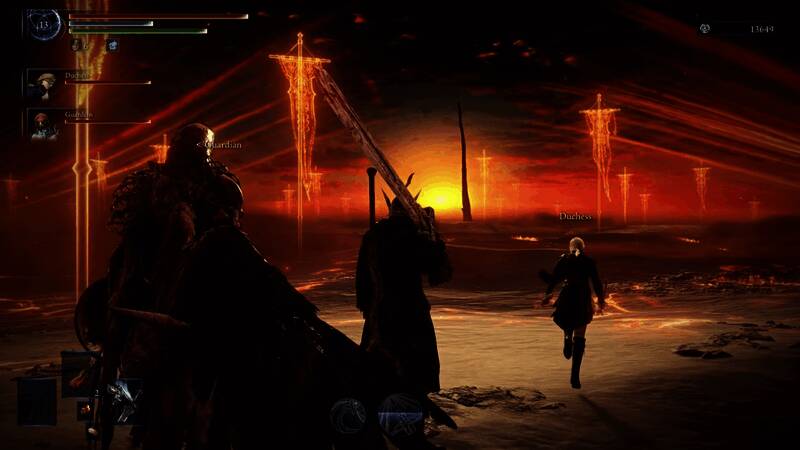Click the flask status icon under stamina bar

pyautogui.click(x=78, y=45)
